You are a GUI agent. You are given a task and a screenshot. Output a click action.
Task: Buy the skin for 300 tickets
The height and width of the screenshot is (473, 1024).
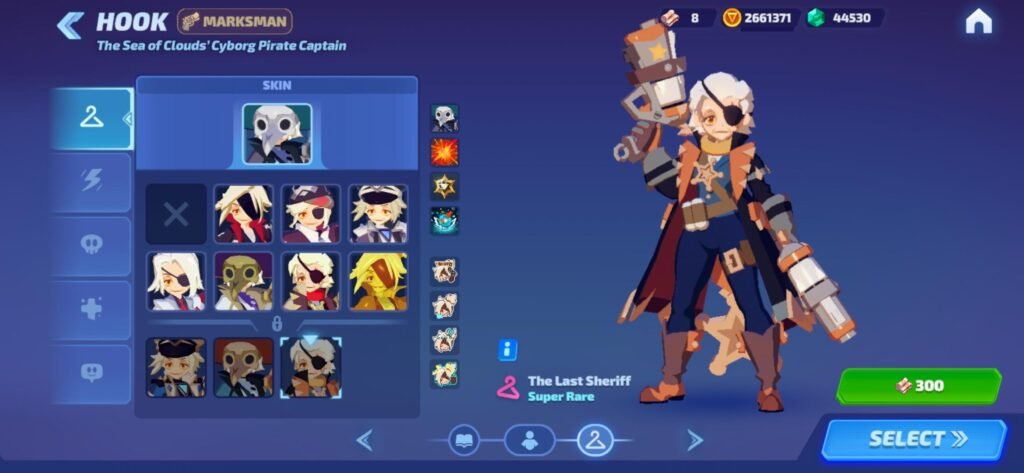click(x=918, y=386)
